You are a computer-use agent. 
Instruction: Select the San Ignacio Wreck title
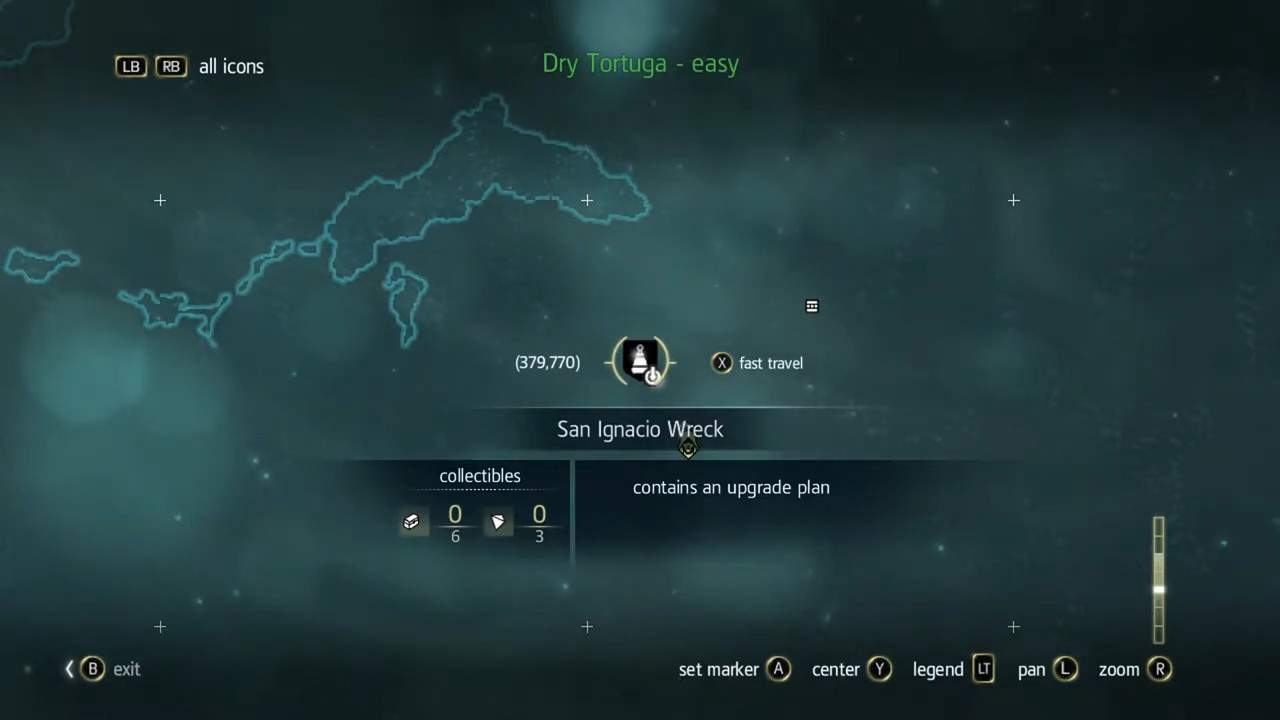point(640,429)
